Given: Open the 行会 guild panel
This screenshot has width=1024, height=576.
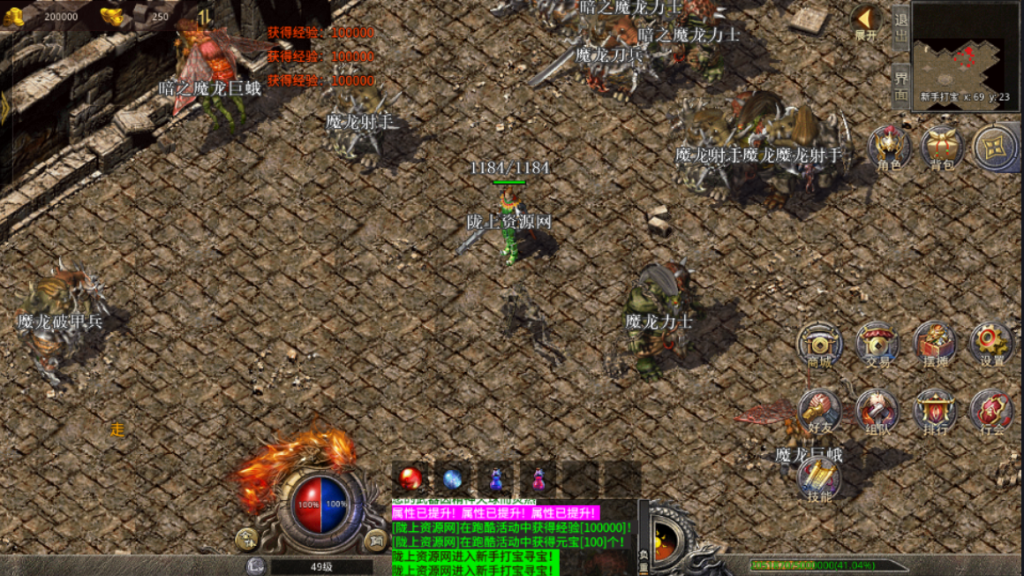Looking at the screenshot, I should (991, 411).
